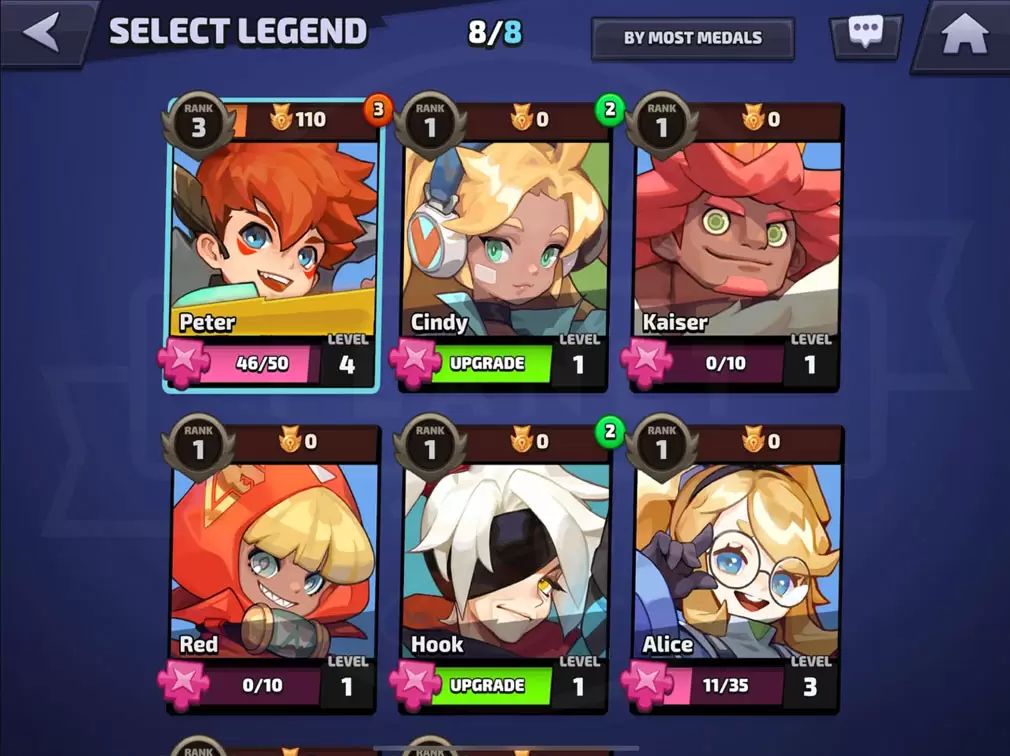Open the chat speech bubble
Image resolution: width=1010 pixels, height=756 pixels.
(x=865, y=33)
